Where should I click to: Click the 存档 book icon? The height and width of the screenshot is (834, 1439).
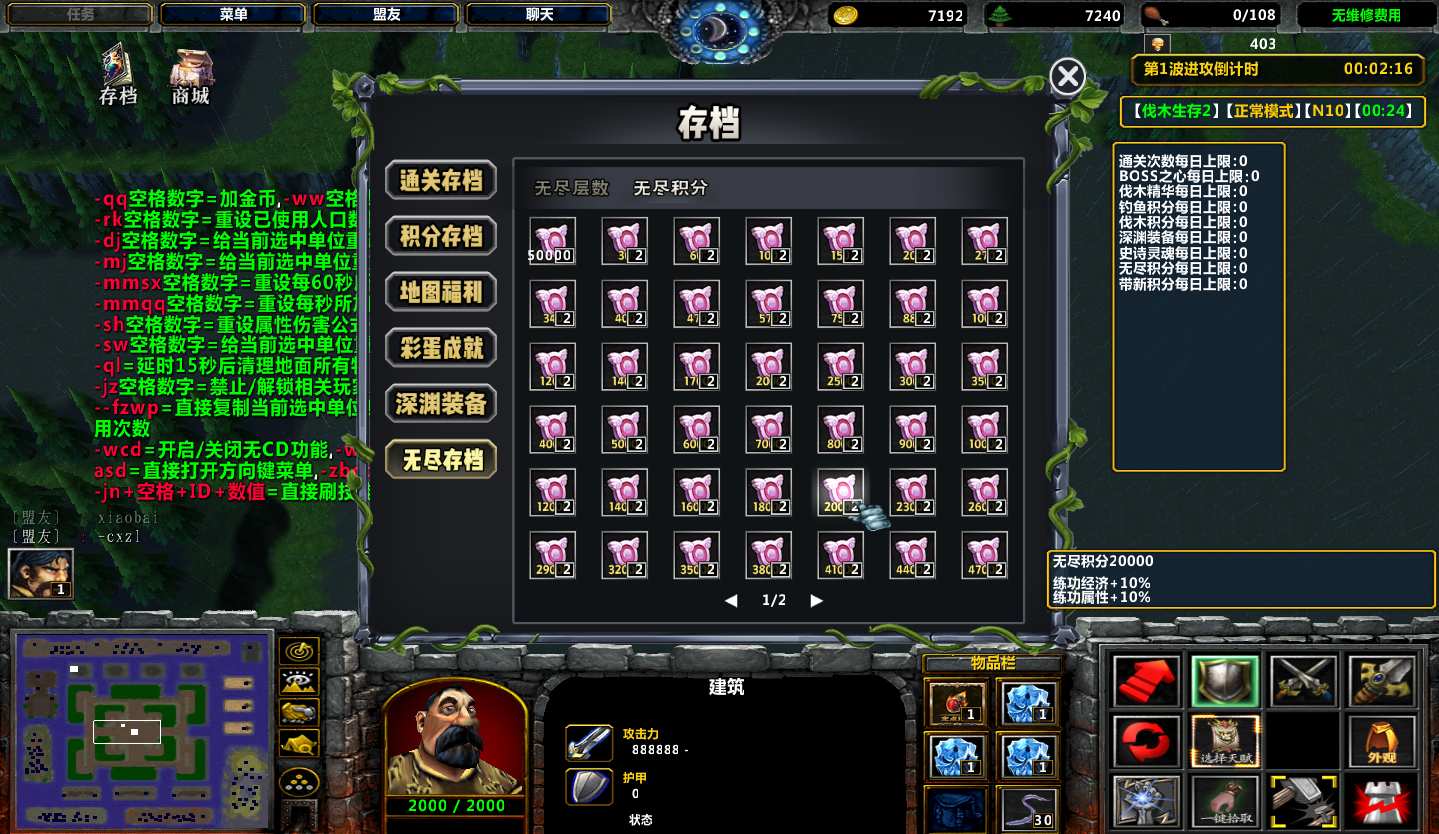click(x=118, y=74)
